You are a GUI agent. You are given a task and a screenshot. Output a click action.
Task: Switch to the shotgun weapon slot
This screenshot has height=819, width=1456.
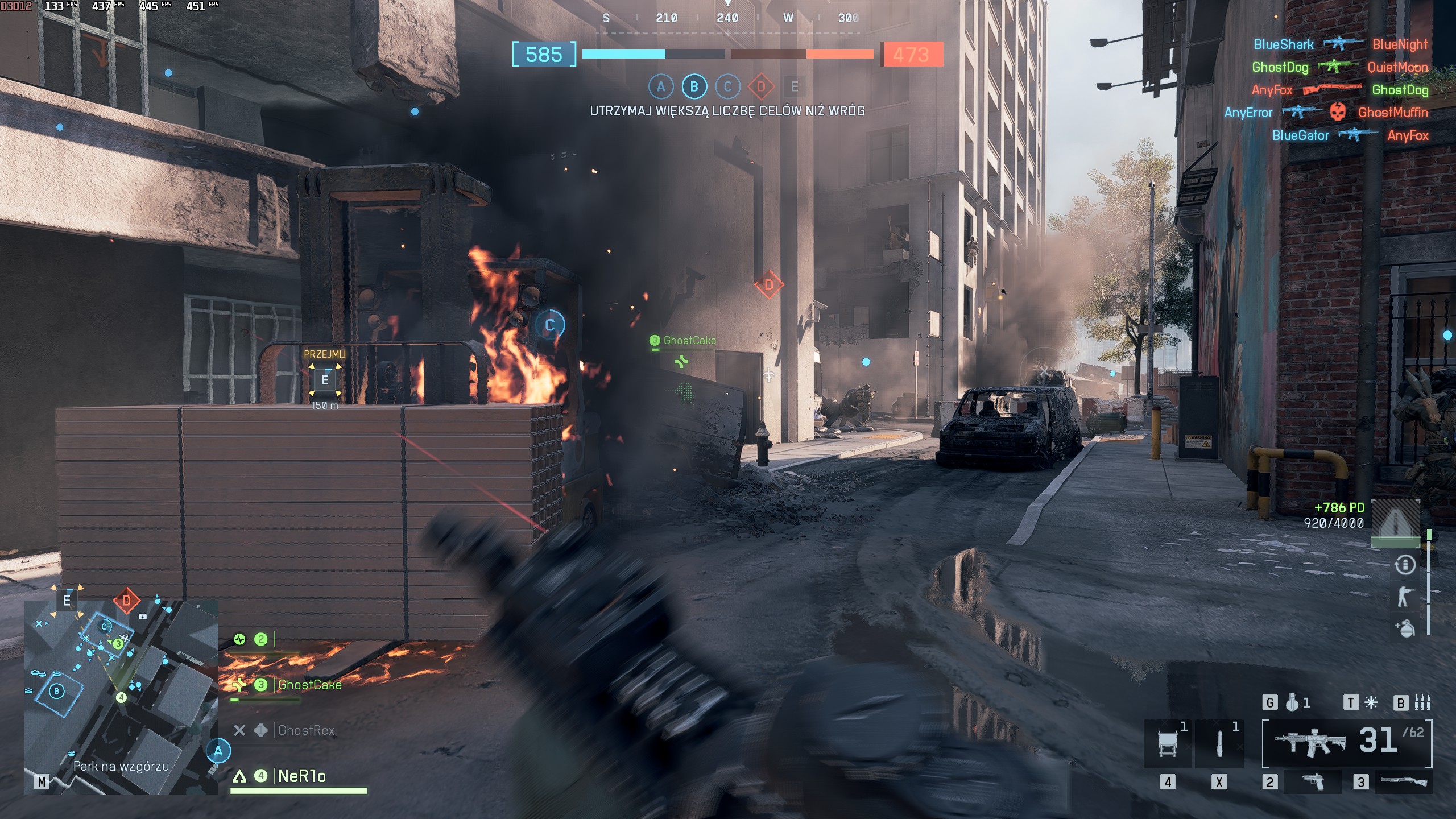click(1403, 782)
